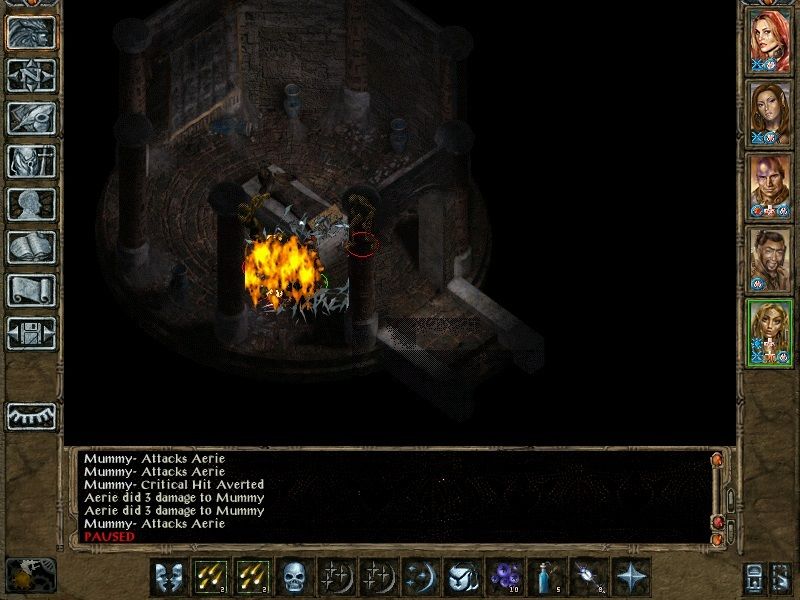Select the red-haired woman's top portrait

769,41
